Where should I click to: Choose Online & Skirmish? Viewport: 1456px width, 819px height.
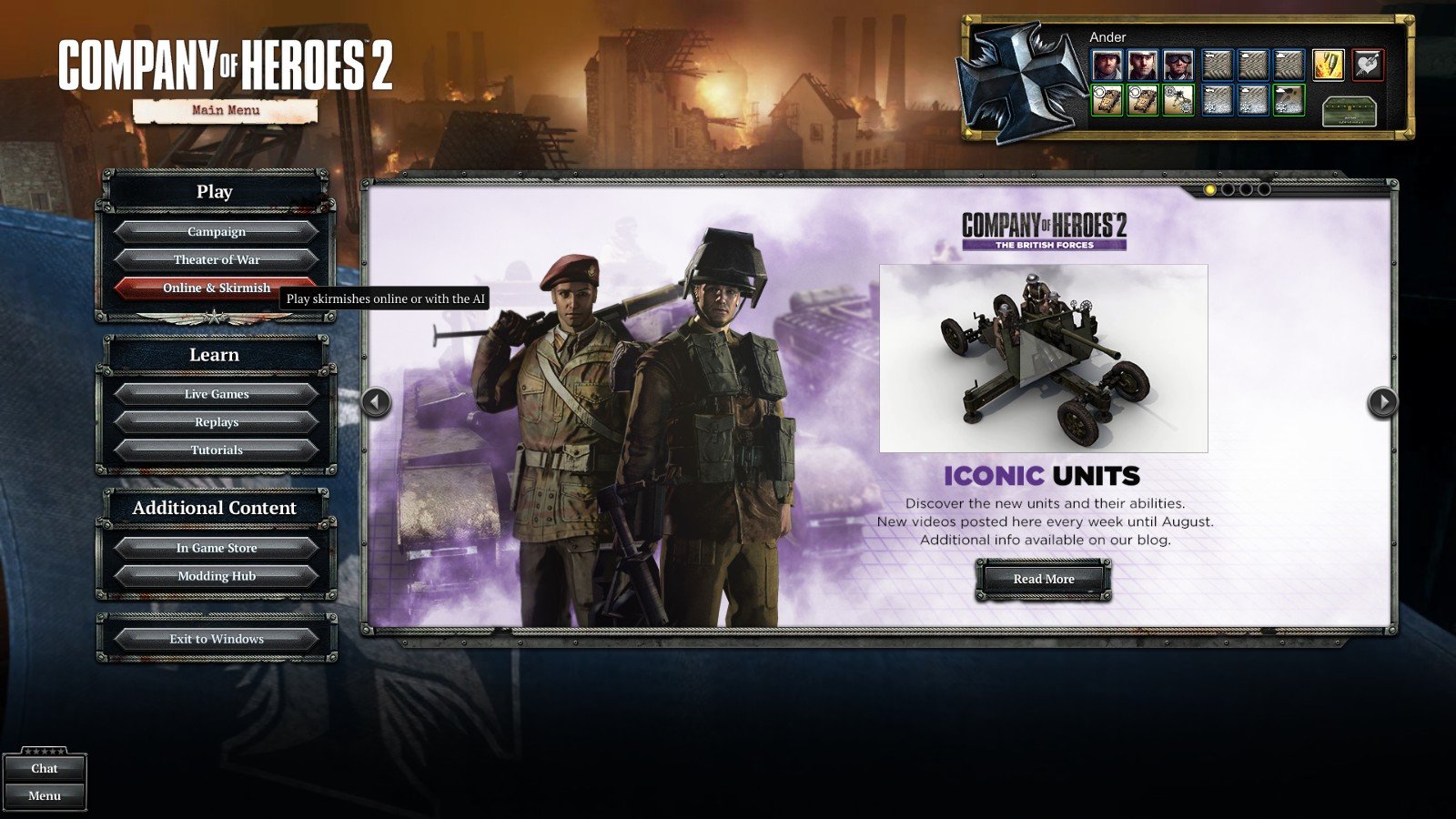click(216, 288)
